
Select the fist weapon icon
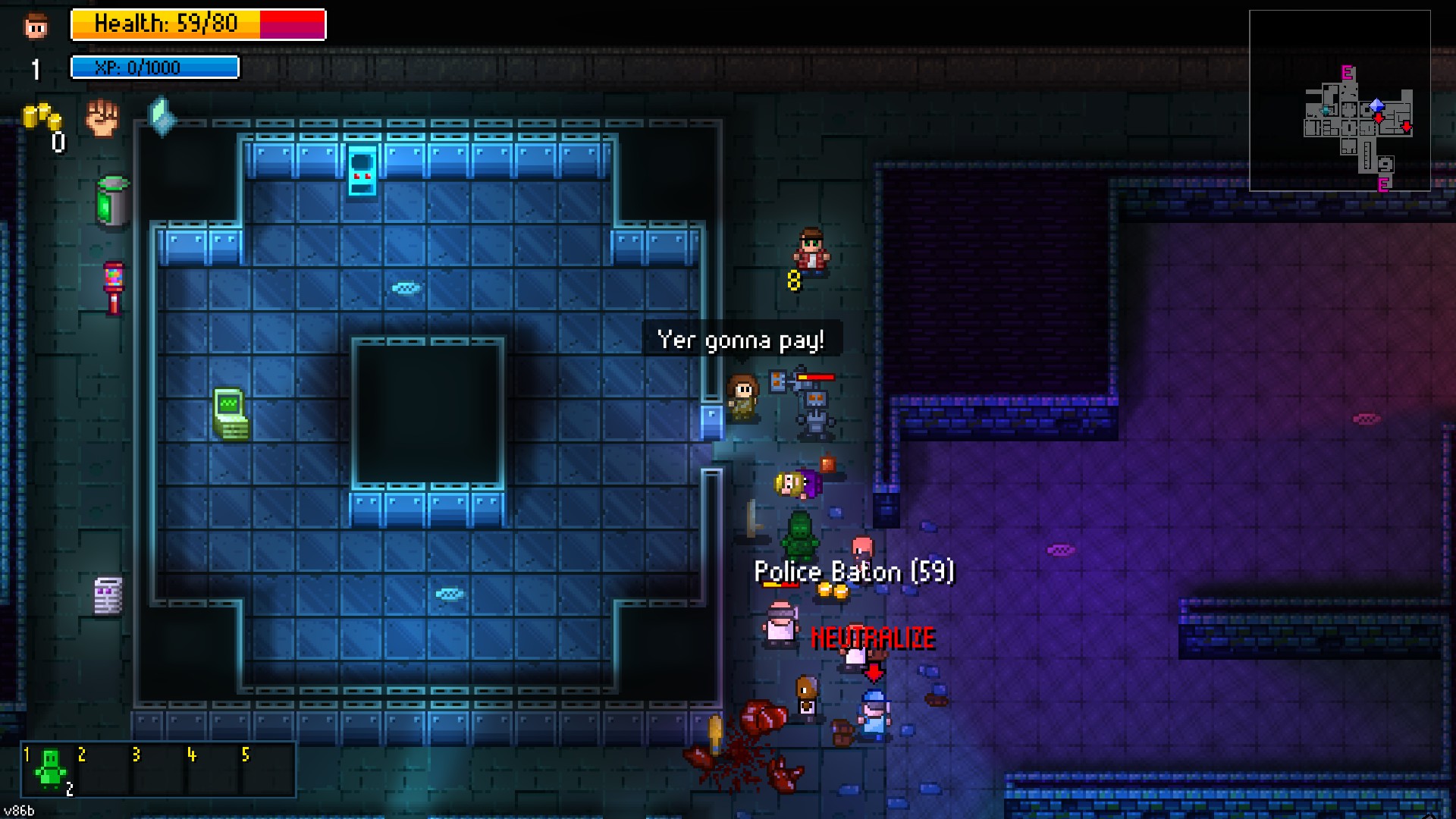coord(102,118)
